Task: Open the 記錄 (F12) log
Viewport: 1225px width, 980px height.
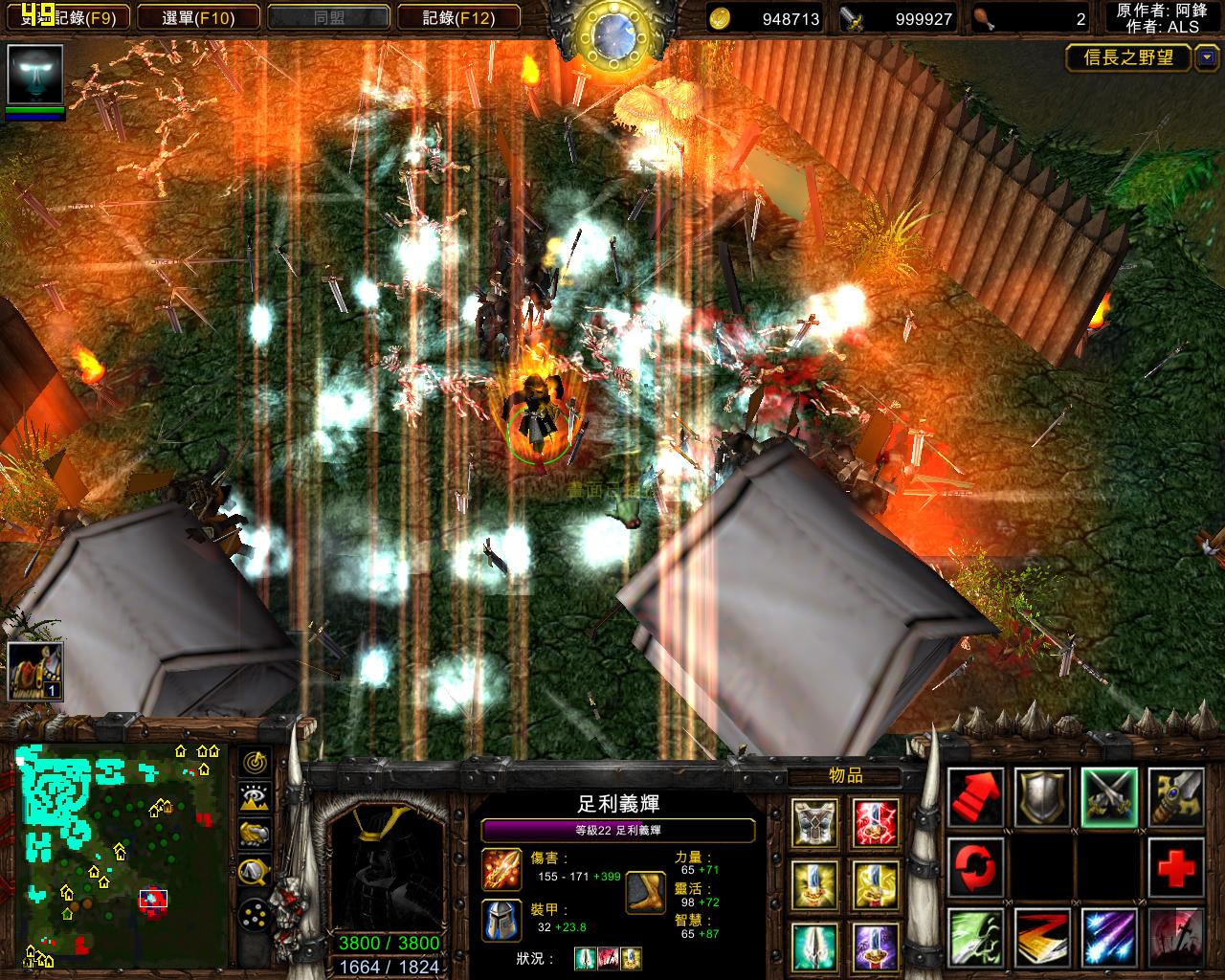Action: 457,17
